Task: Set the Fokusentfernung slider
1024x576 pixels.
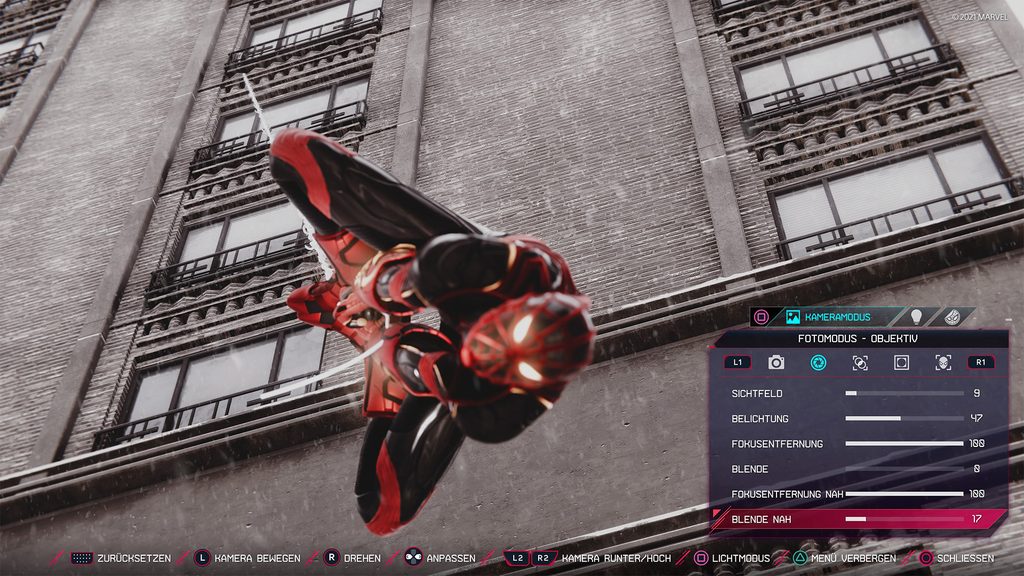Action: pyautogui.click(x=904, y=443)
